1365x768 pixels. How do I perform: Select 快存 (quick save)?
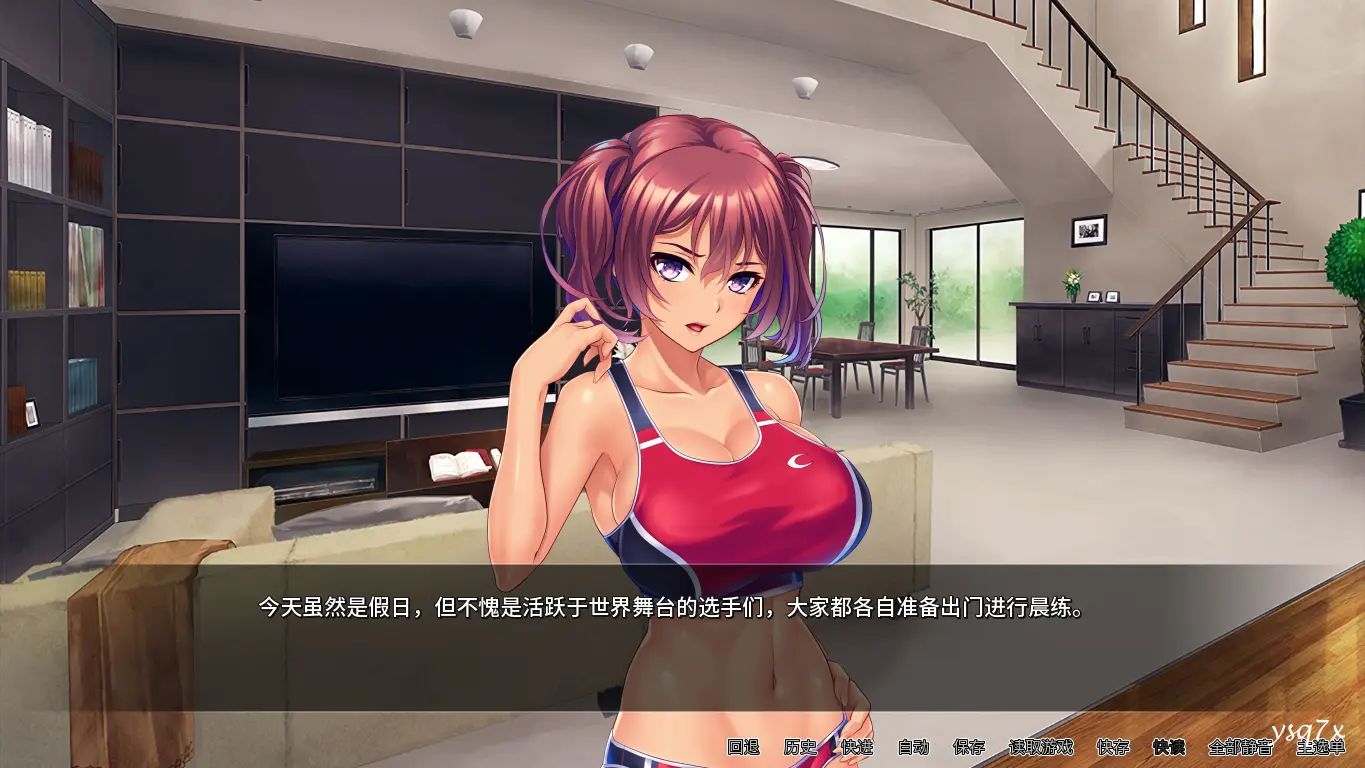tap(1113, 747)
